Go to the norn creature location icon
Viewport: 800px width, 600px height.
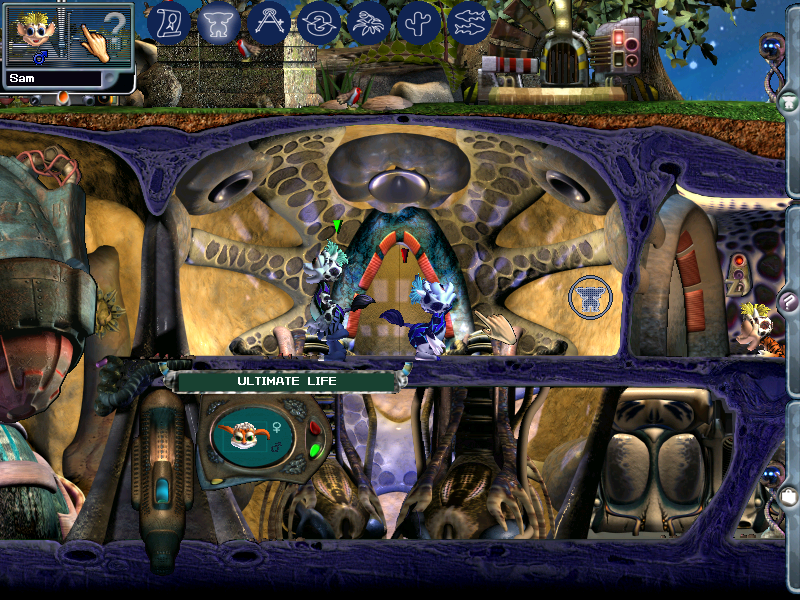click(218, 21)
